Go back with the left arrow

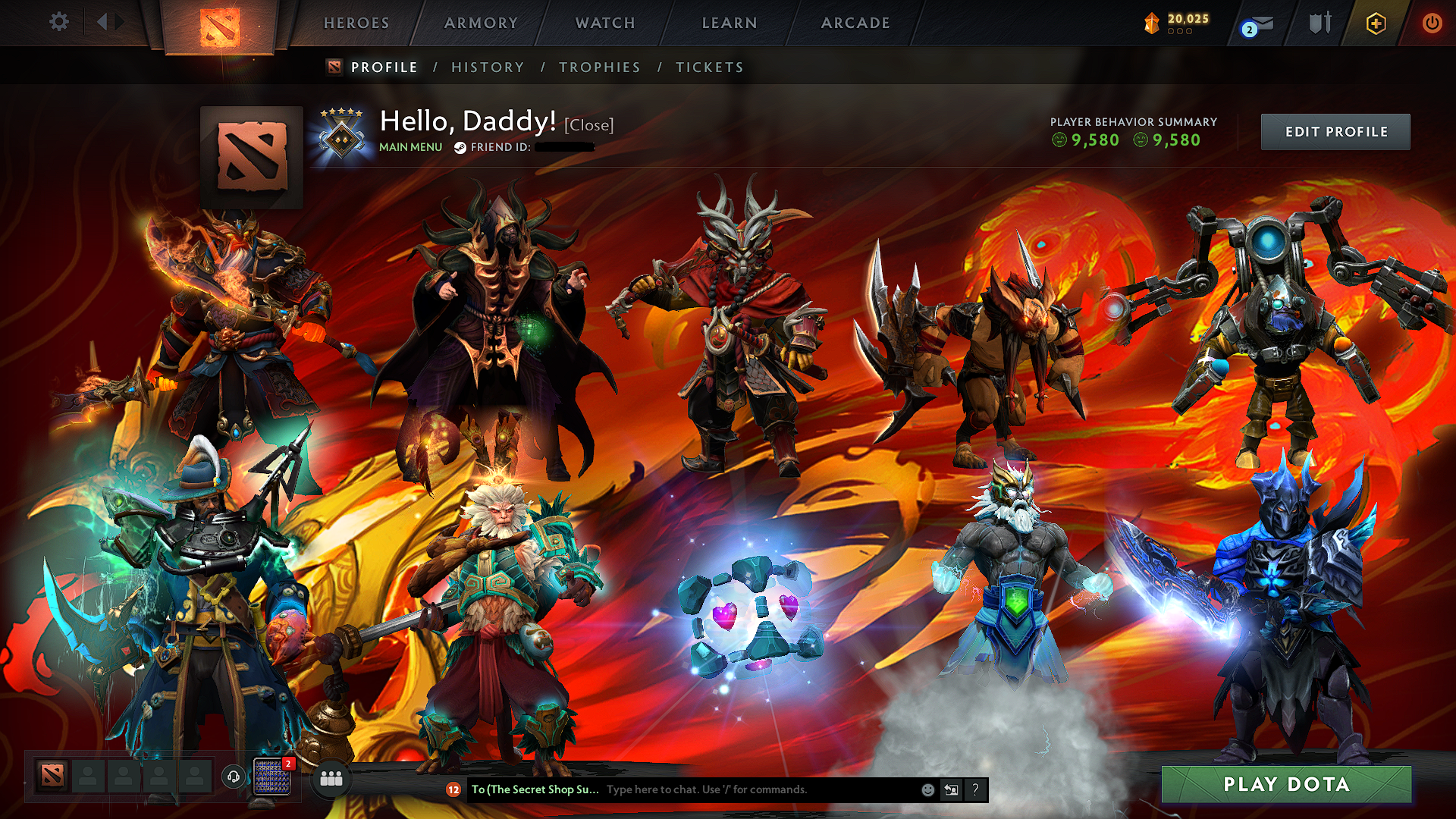pyautogui.click(x=102, y=22)
